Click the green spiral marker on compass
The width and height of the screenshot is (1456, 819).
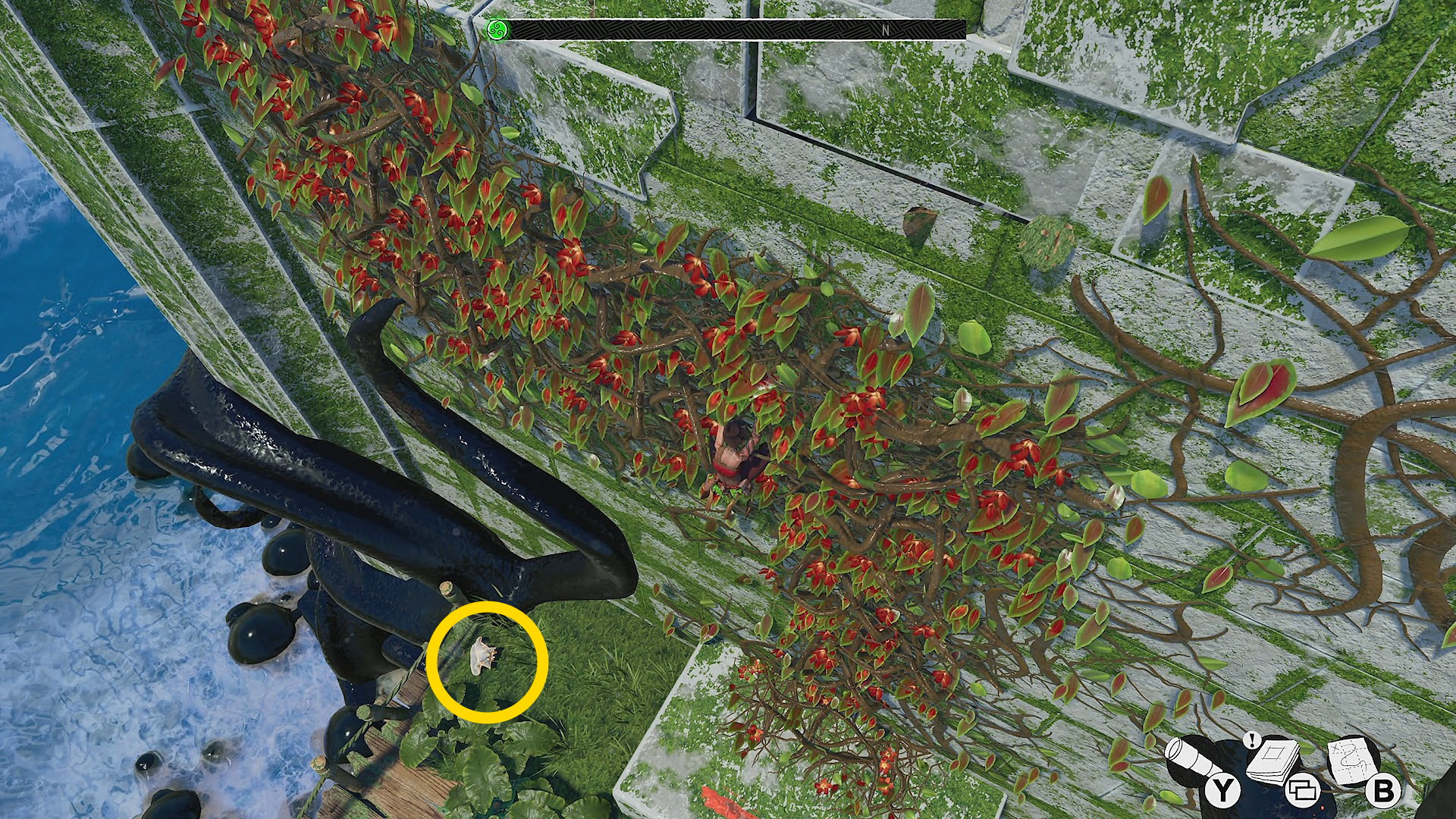[497, 30]
